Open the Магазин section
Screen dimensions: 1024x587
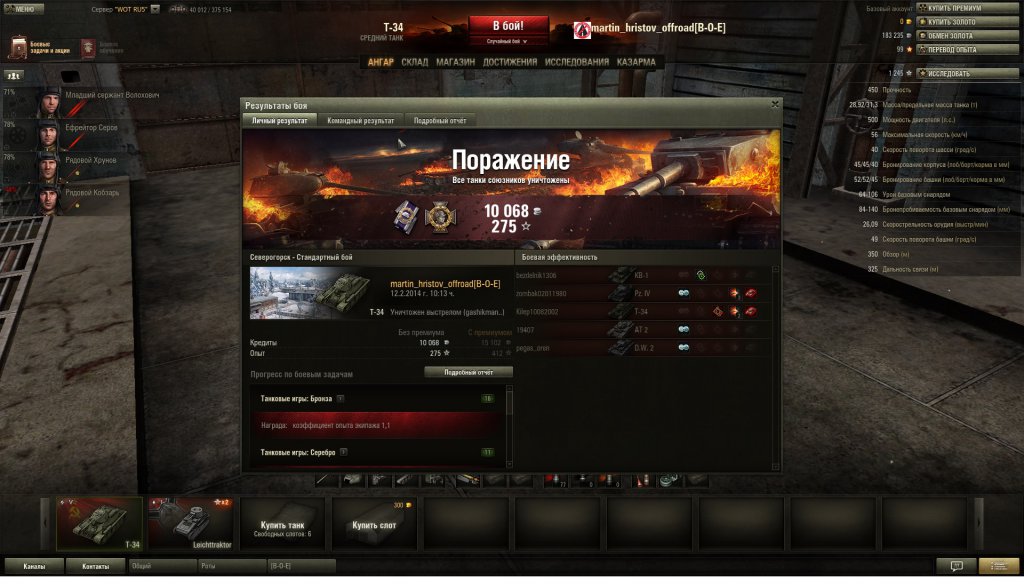click(x=455, y=62)
